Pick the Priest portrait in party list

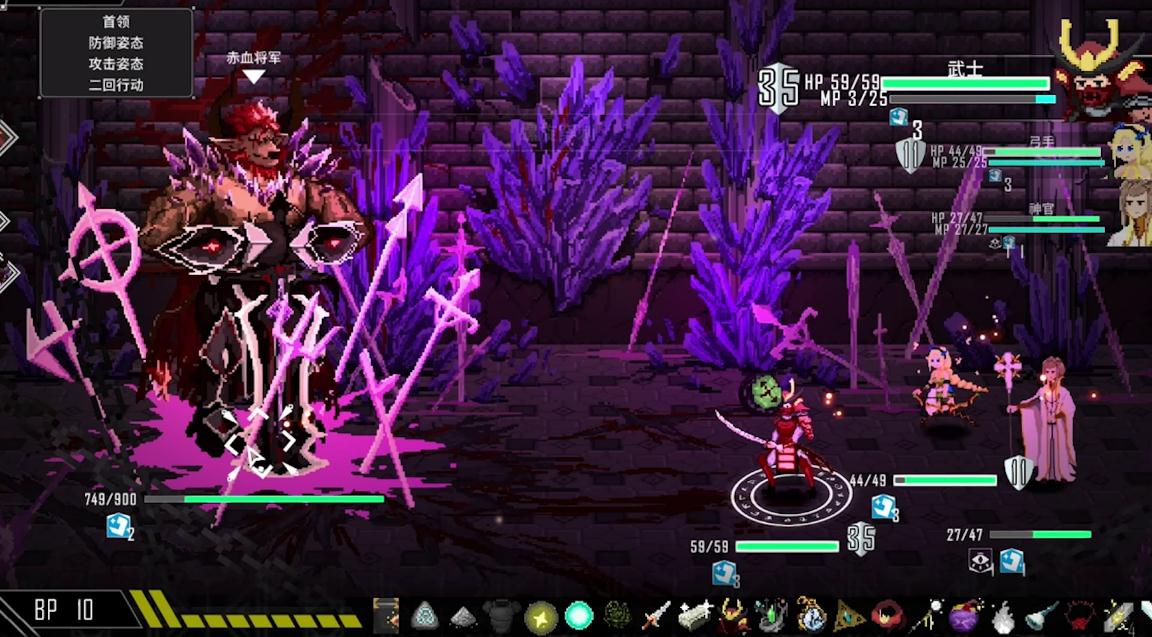tap(1132, 214)
